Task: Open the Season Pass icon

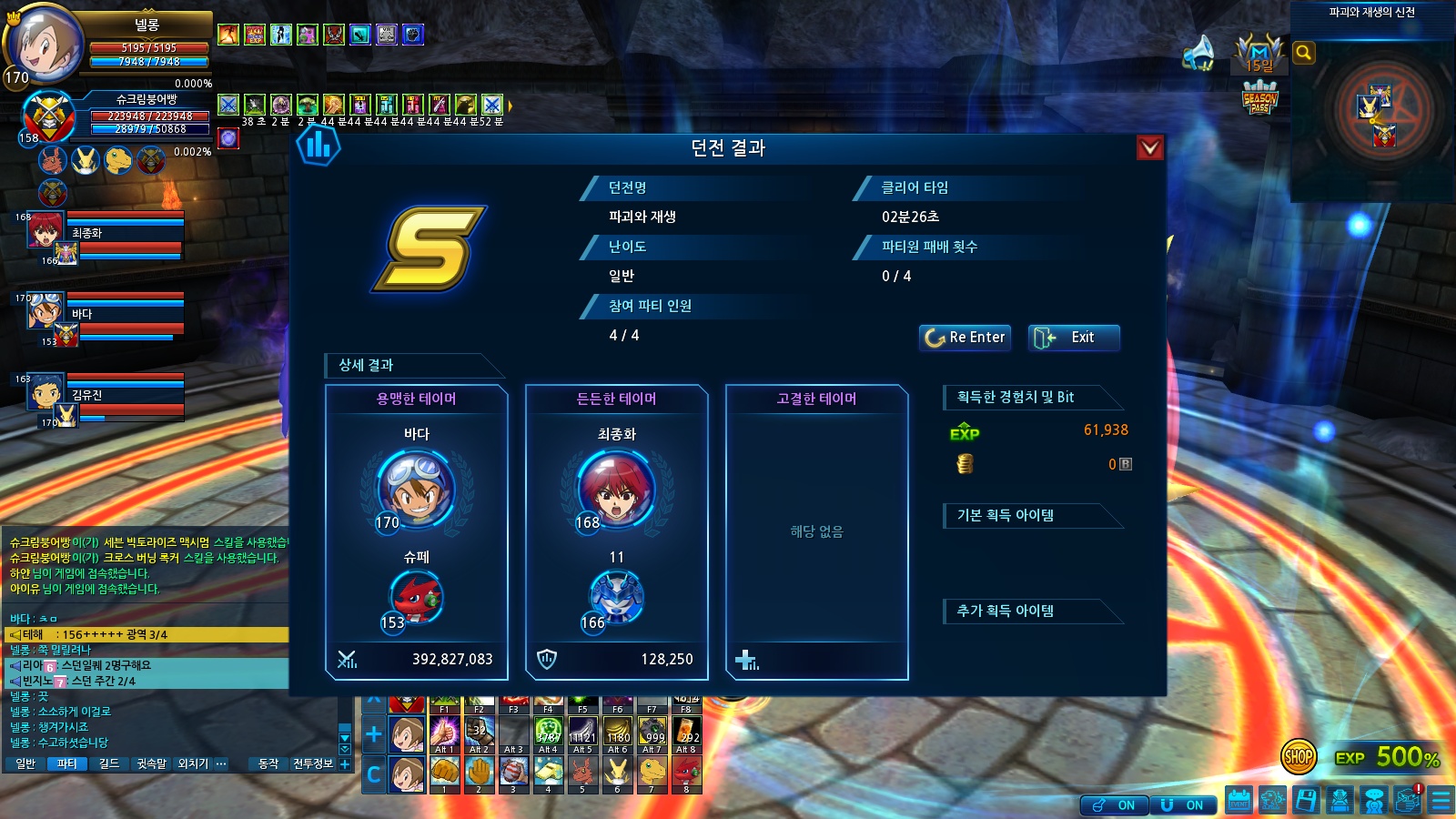Action: click(x=1260, y=98)
